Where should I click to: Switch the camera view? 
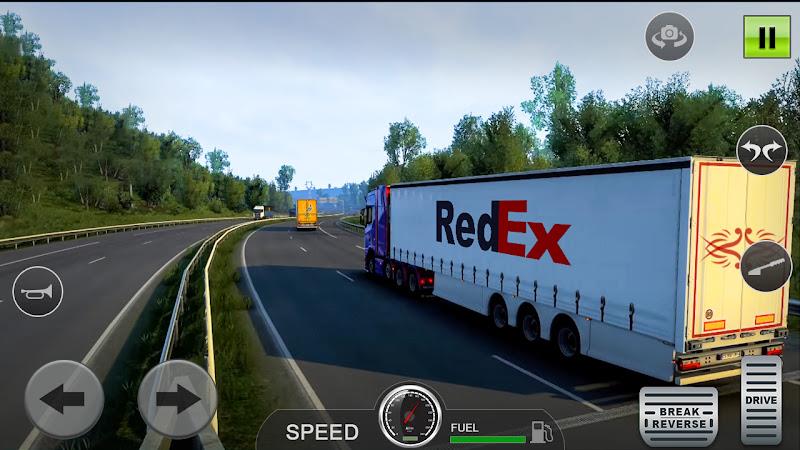pos(668,37)
